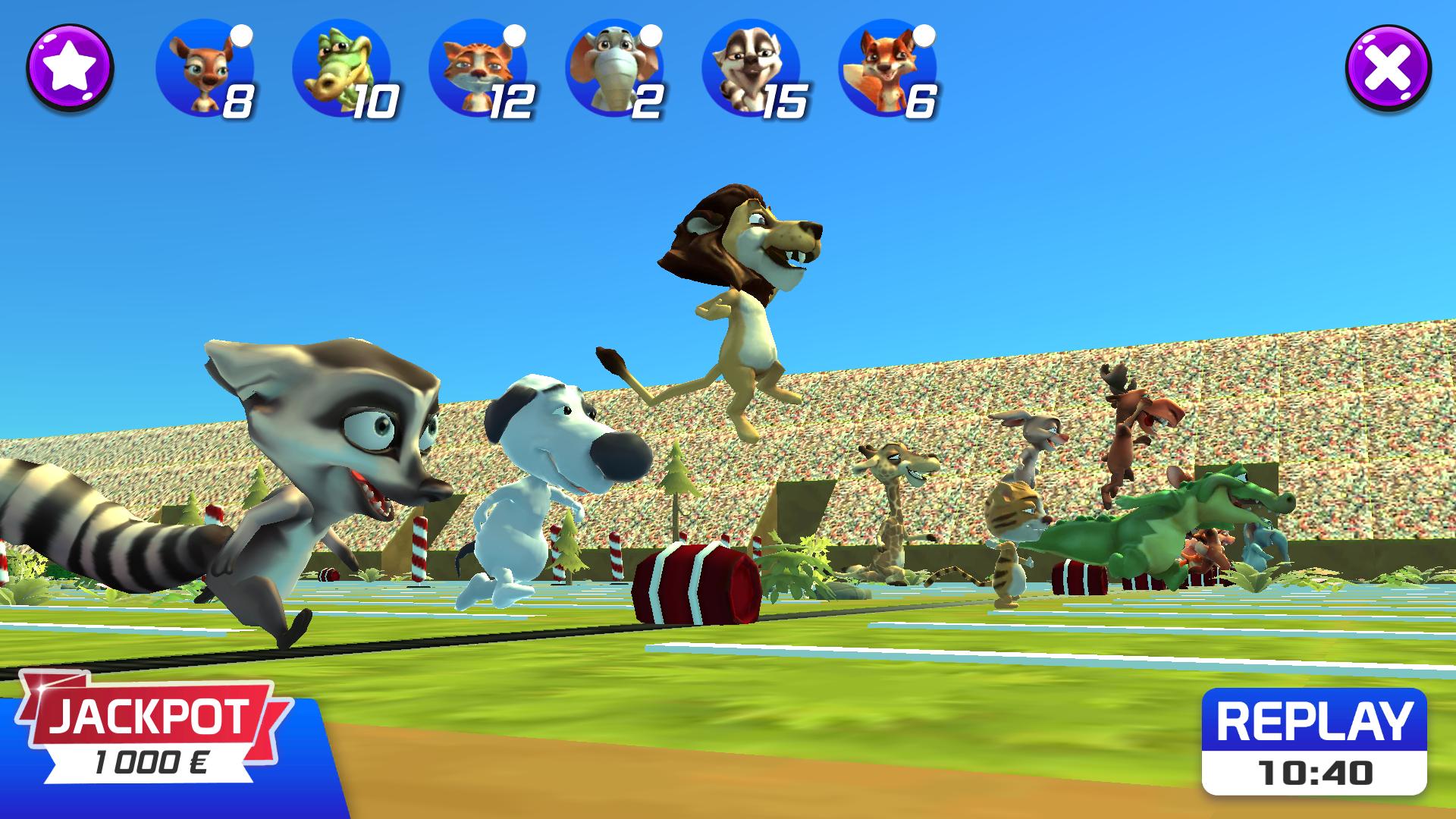1456x819 pixels.
Task: Select the elephant racer numbered 2
Action: click(614, 70)
